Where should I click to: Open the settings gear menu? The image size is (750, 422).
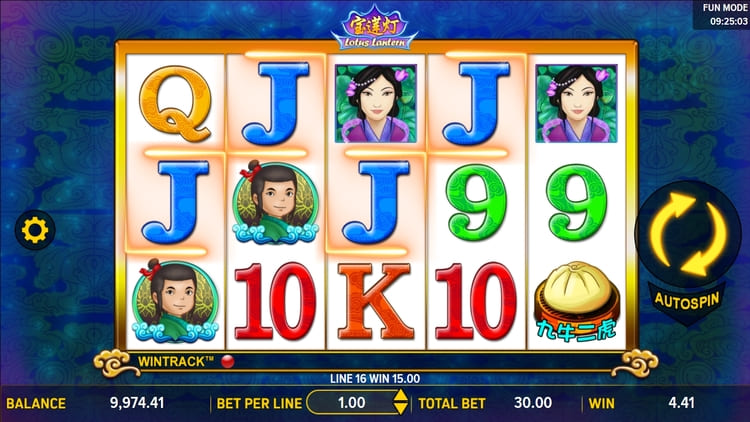coord(35,232)
